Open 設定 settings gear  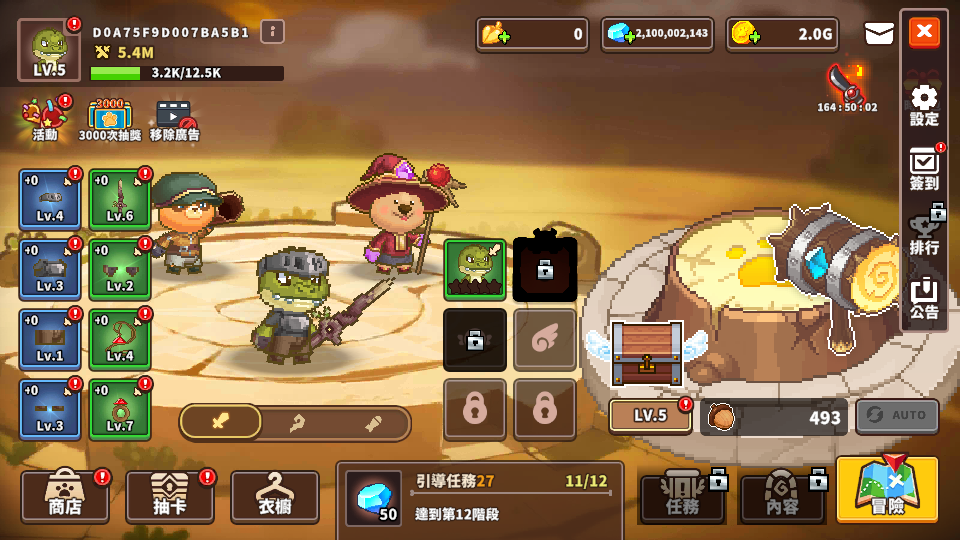coord(924,104)
